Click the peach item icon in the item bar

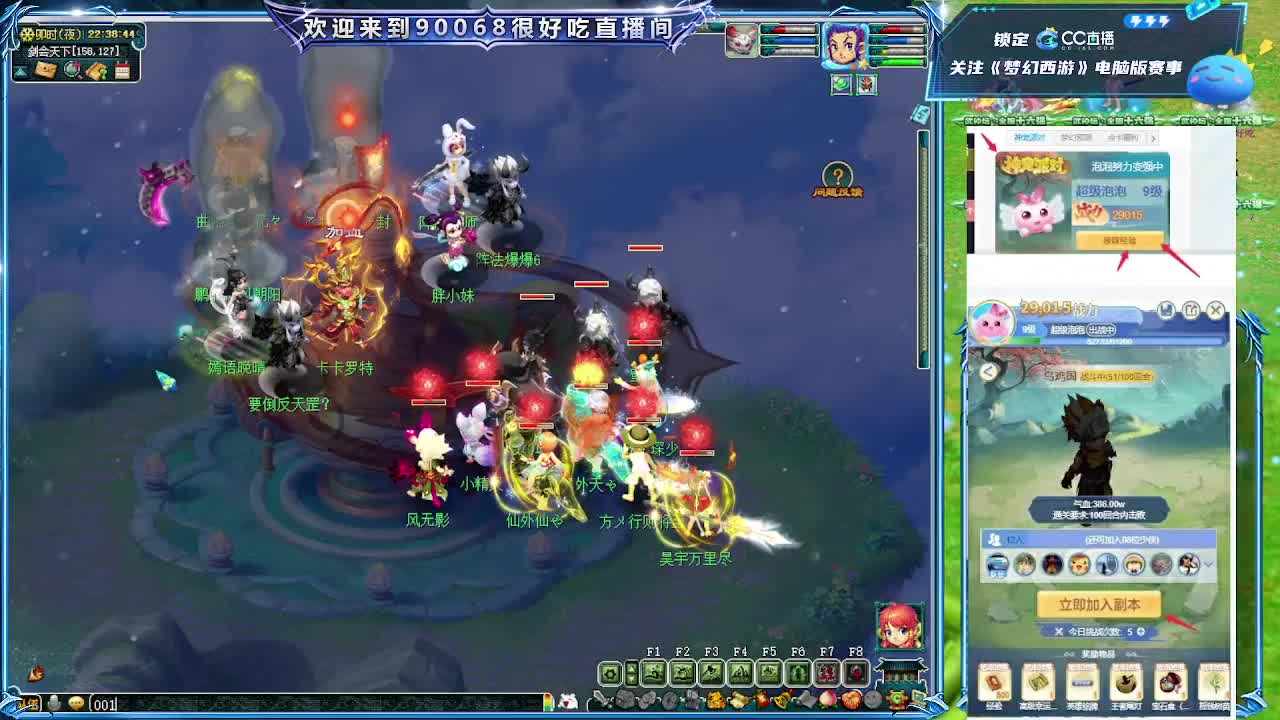tap(826, 699)
